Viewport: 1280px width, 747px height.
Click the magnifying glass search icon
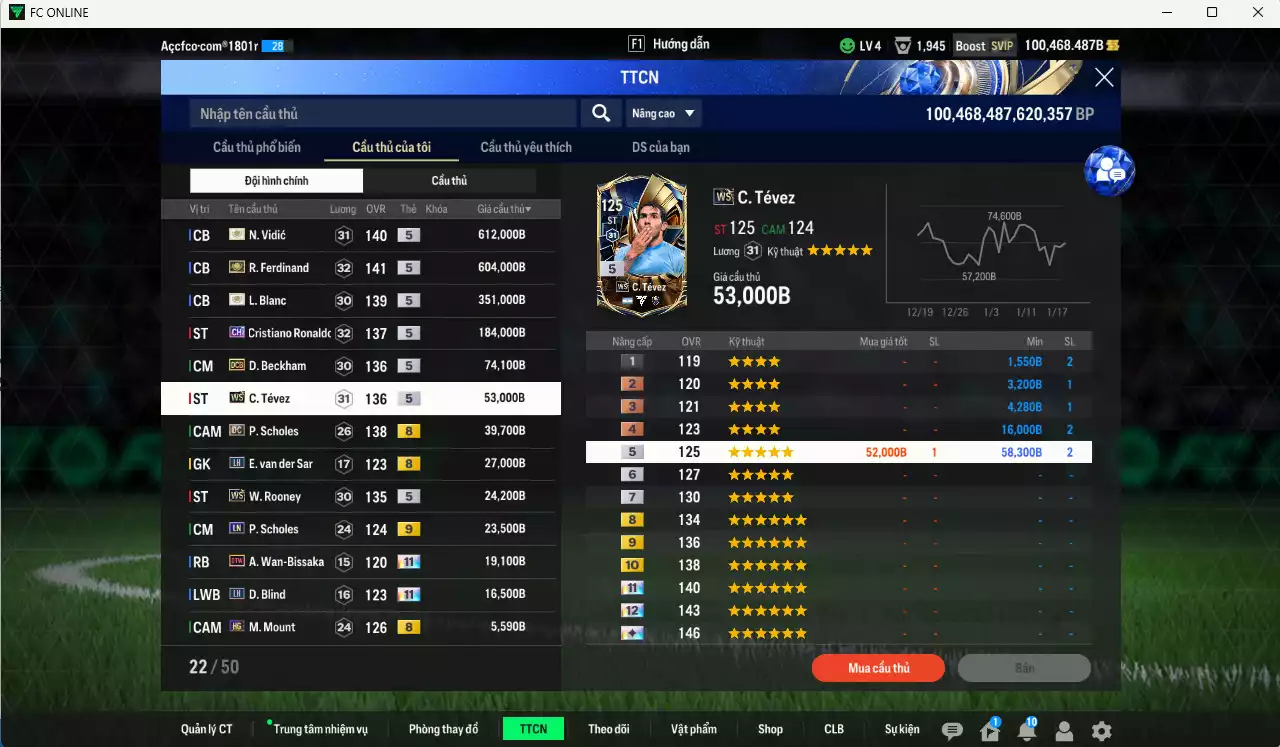point(600,113)
